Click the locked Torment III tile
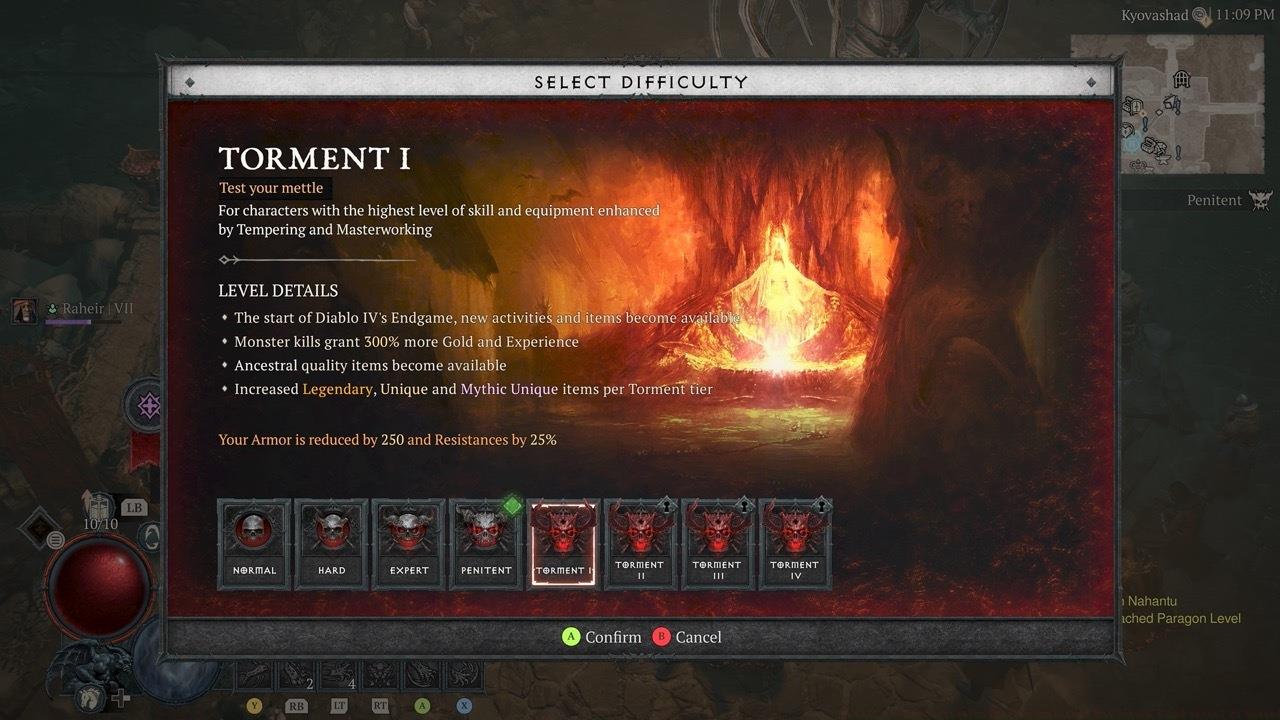The height and width of the screenshot is (720, 1280). click(x=717, y=543)
